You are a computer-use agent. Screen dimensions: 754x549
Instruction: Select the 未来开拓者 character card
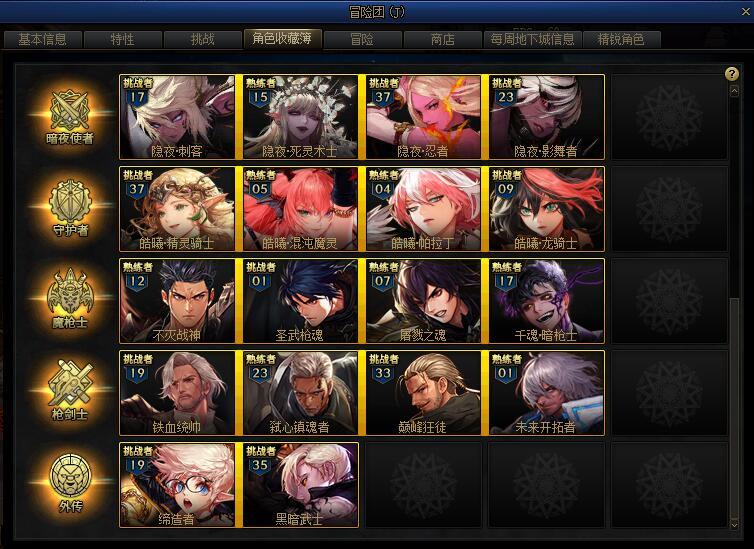tap(546, 393)
